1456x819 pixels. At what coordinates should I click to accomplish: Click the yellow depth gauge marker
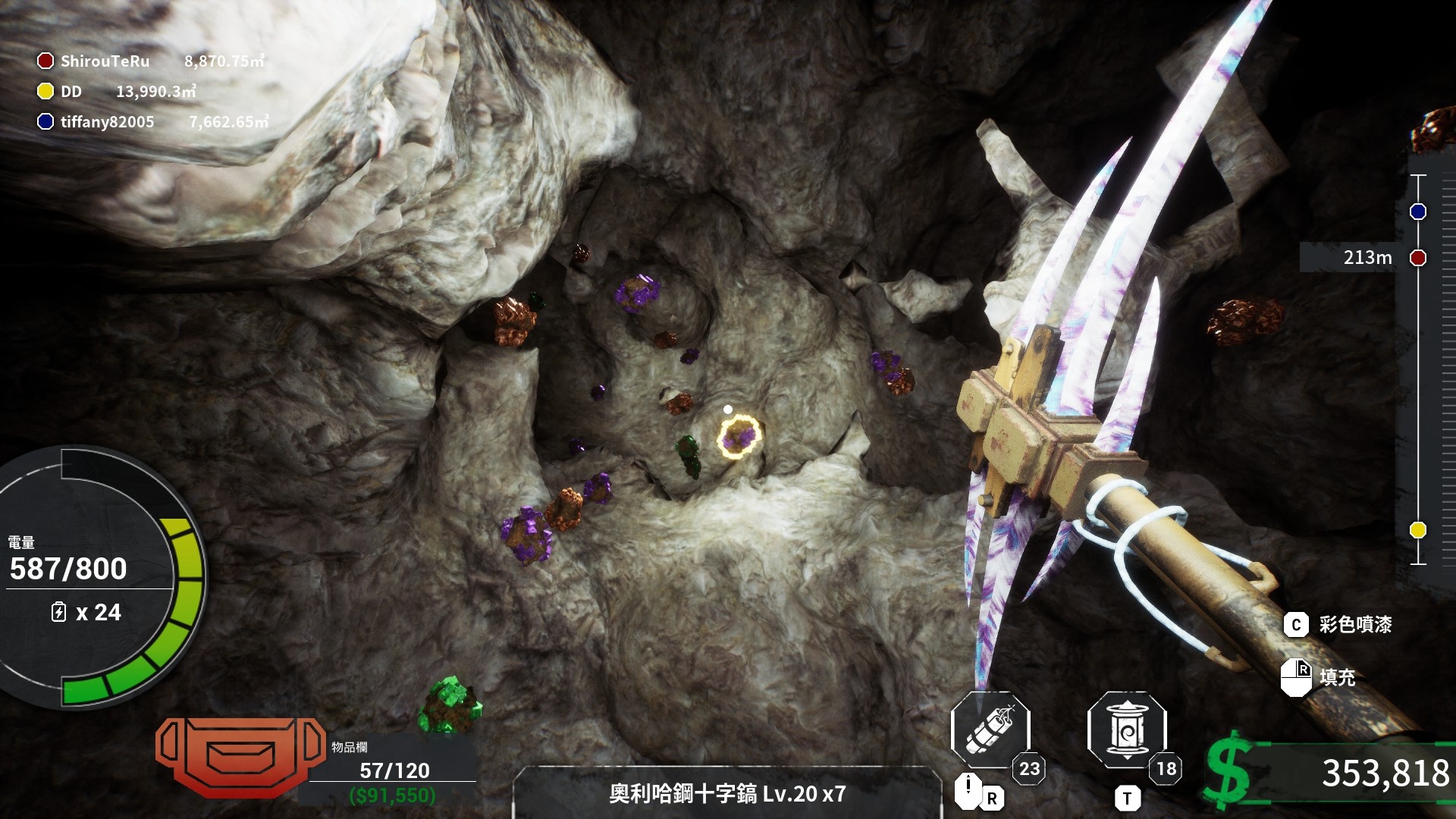[x=1417, y=530]
